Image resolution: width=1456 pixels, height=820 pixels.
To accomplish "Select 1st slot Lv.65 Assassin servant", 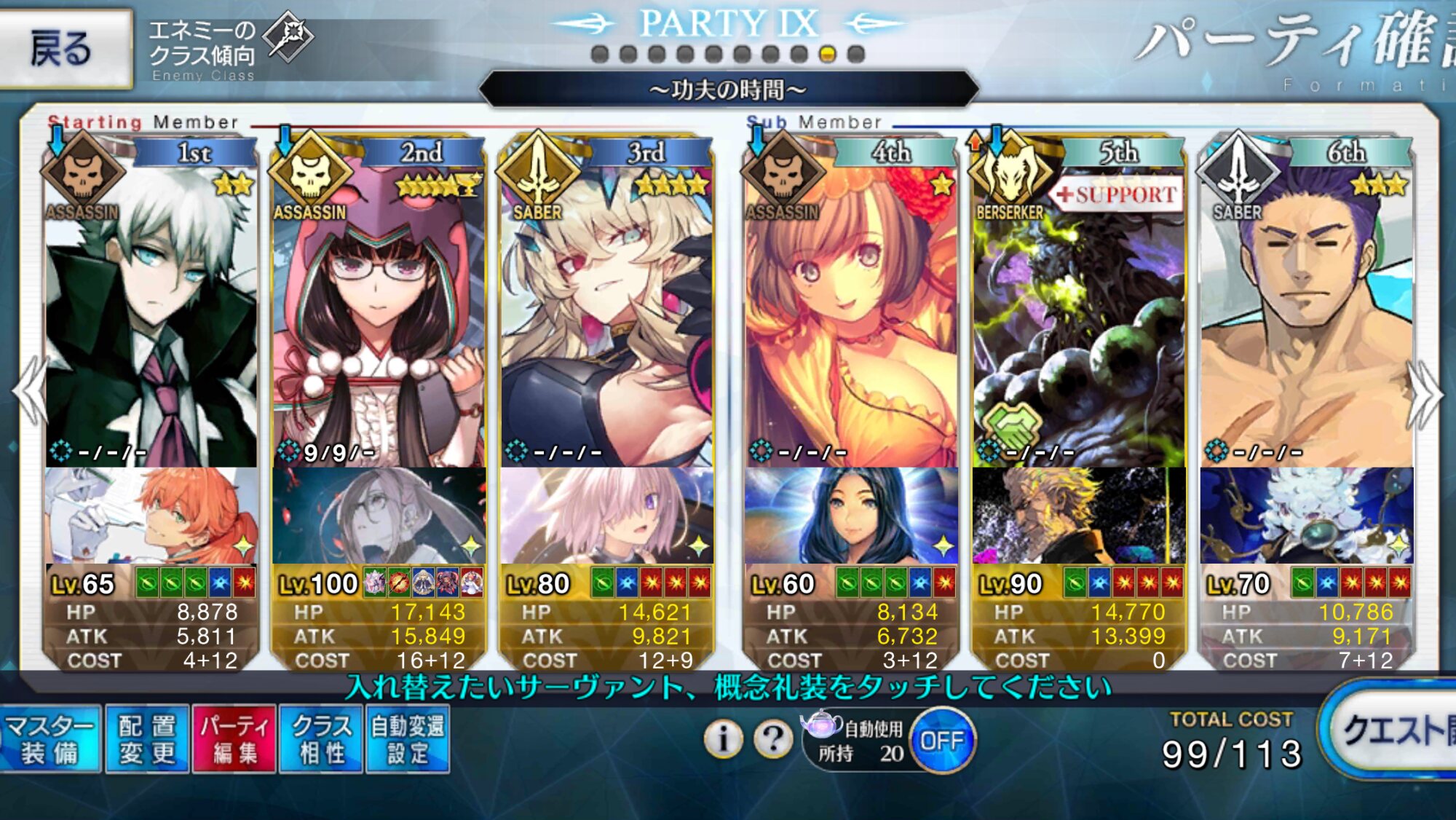I will [x=151, y=313].
